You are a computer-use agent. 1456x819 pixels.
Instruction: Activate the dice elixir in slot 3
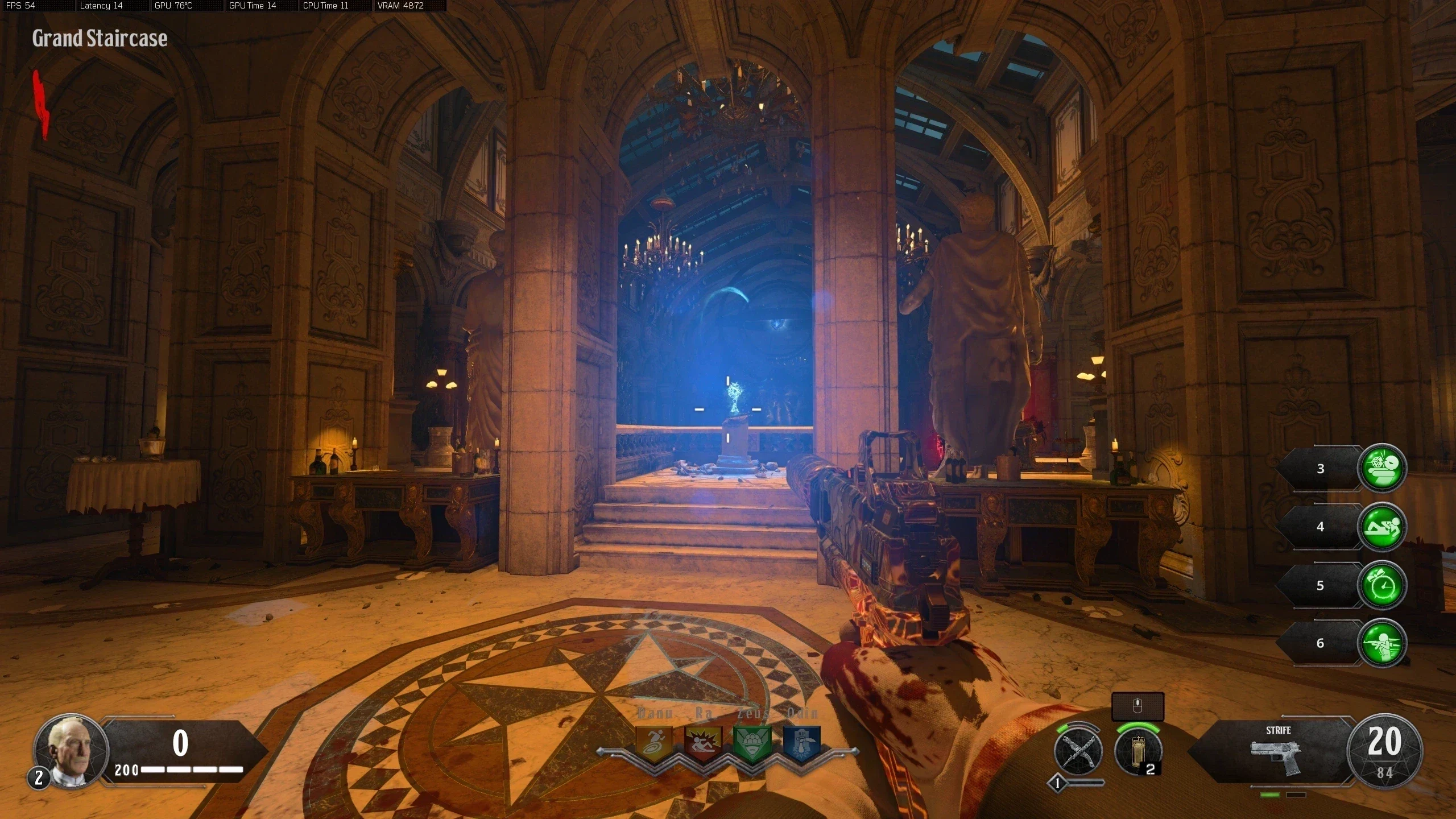click(1381, 468)
